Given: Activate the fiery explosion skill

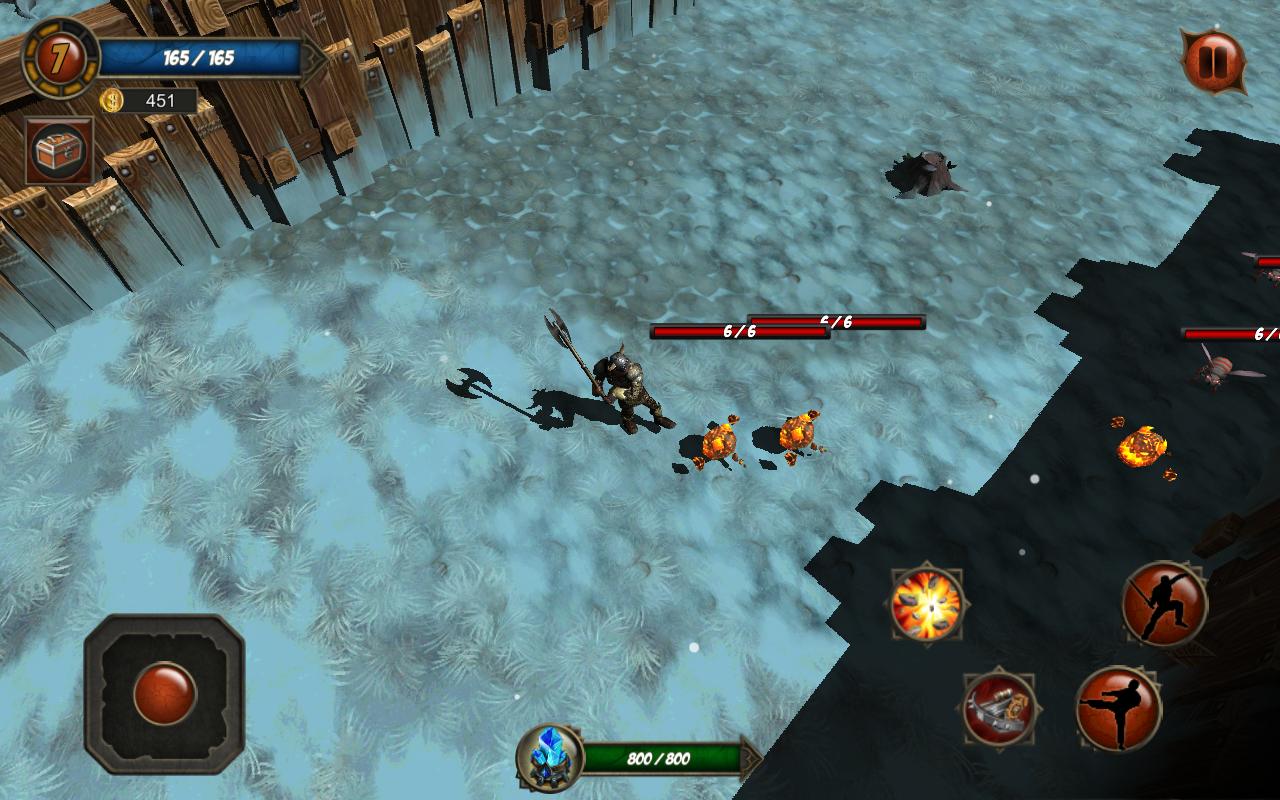Looking at the screenshot, I should click(x=927, y=604).
